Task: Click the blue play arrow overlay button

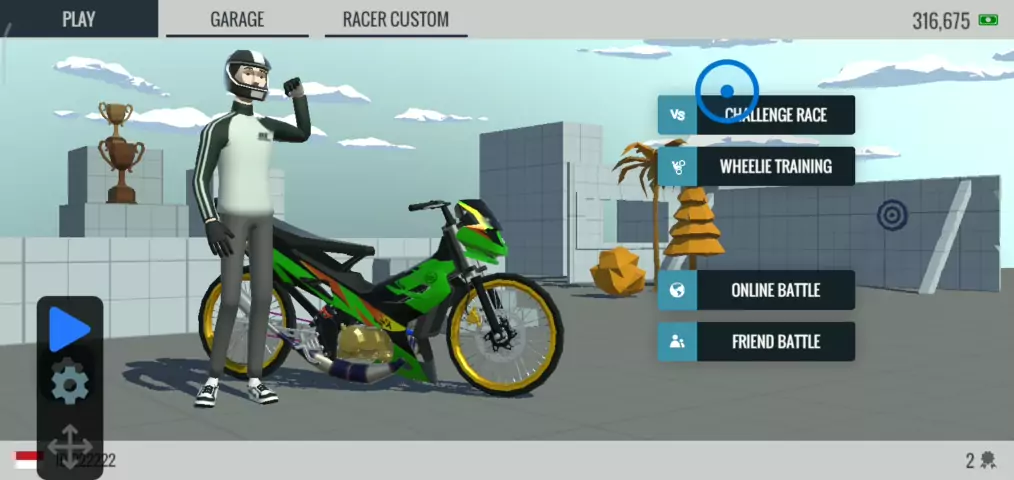Action: 69,329
